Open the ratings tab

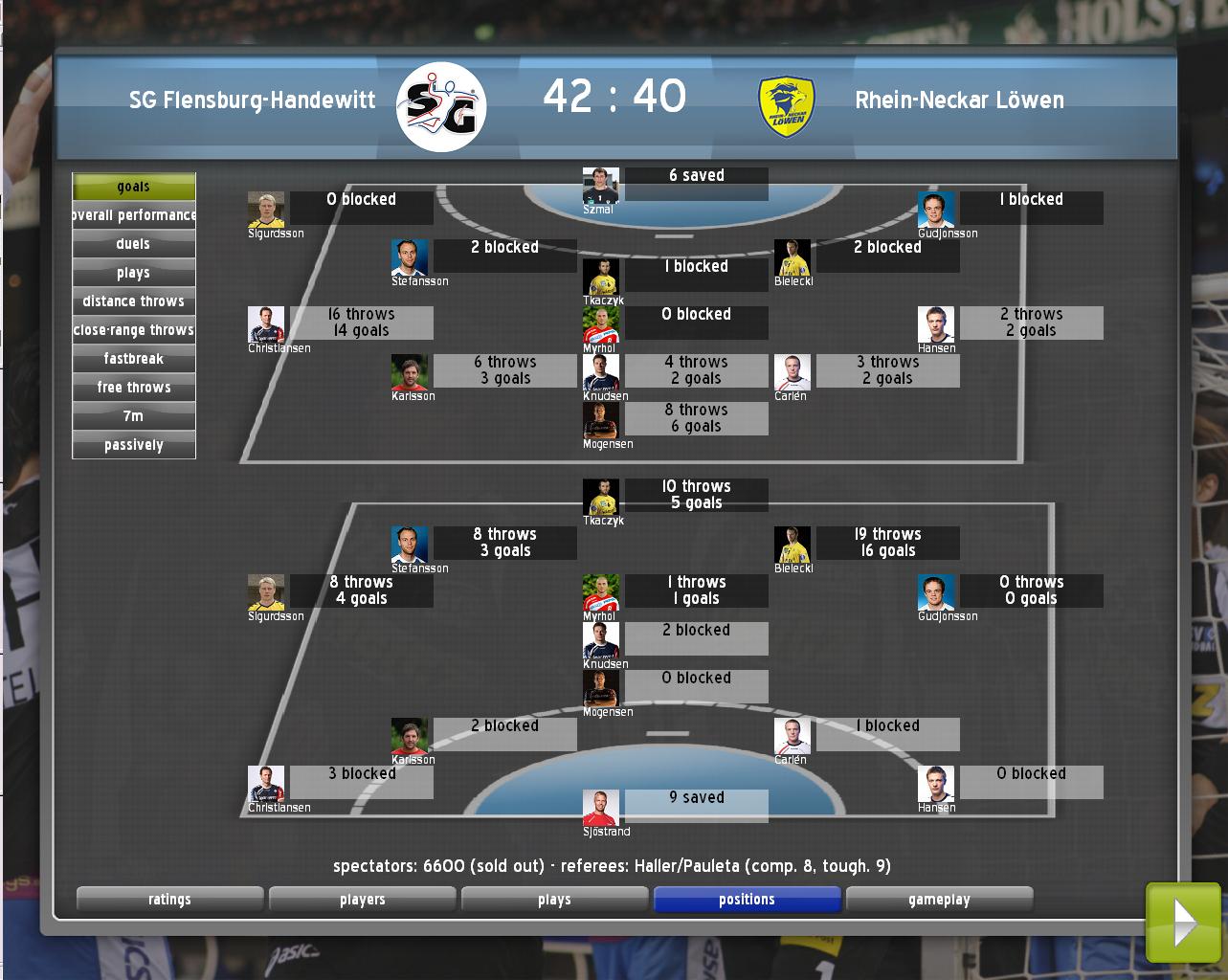[x=169, y=900]
